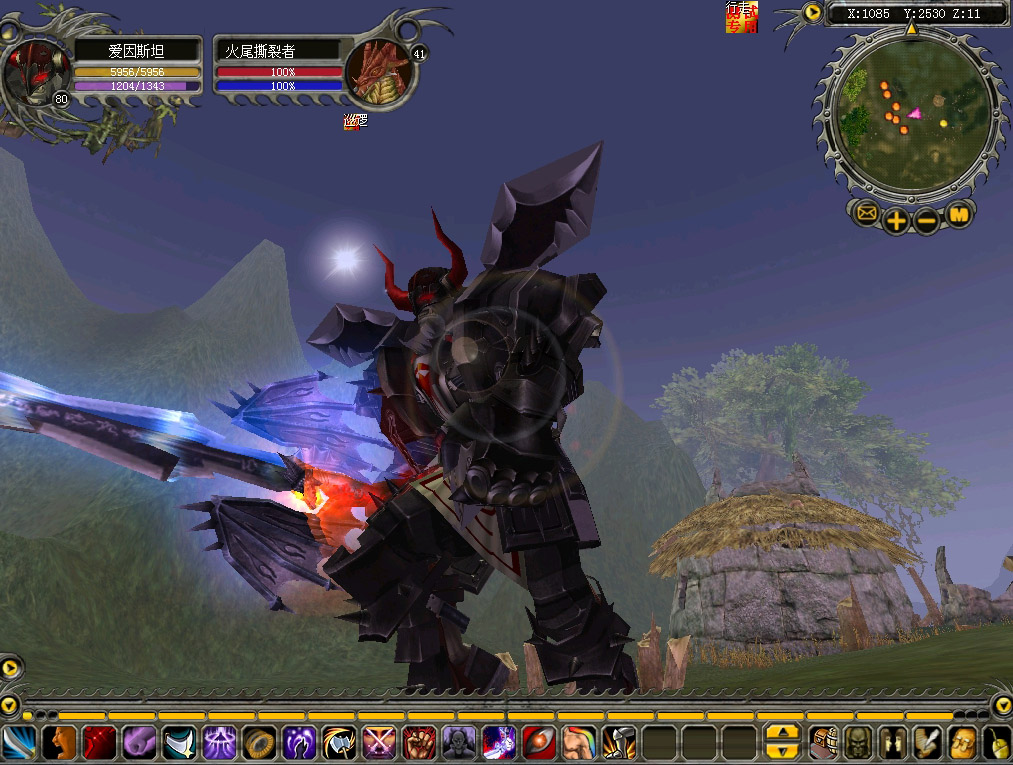The width and height of the screenshot is (1013, 765).
Task: Use the spinning axe throw skill
Action: (340, 743)
